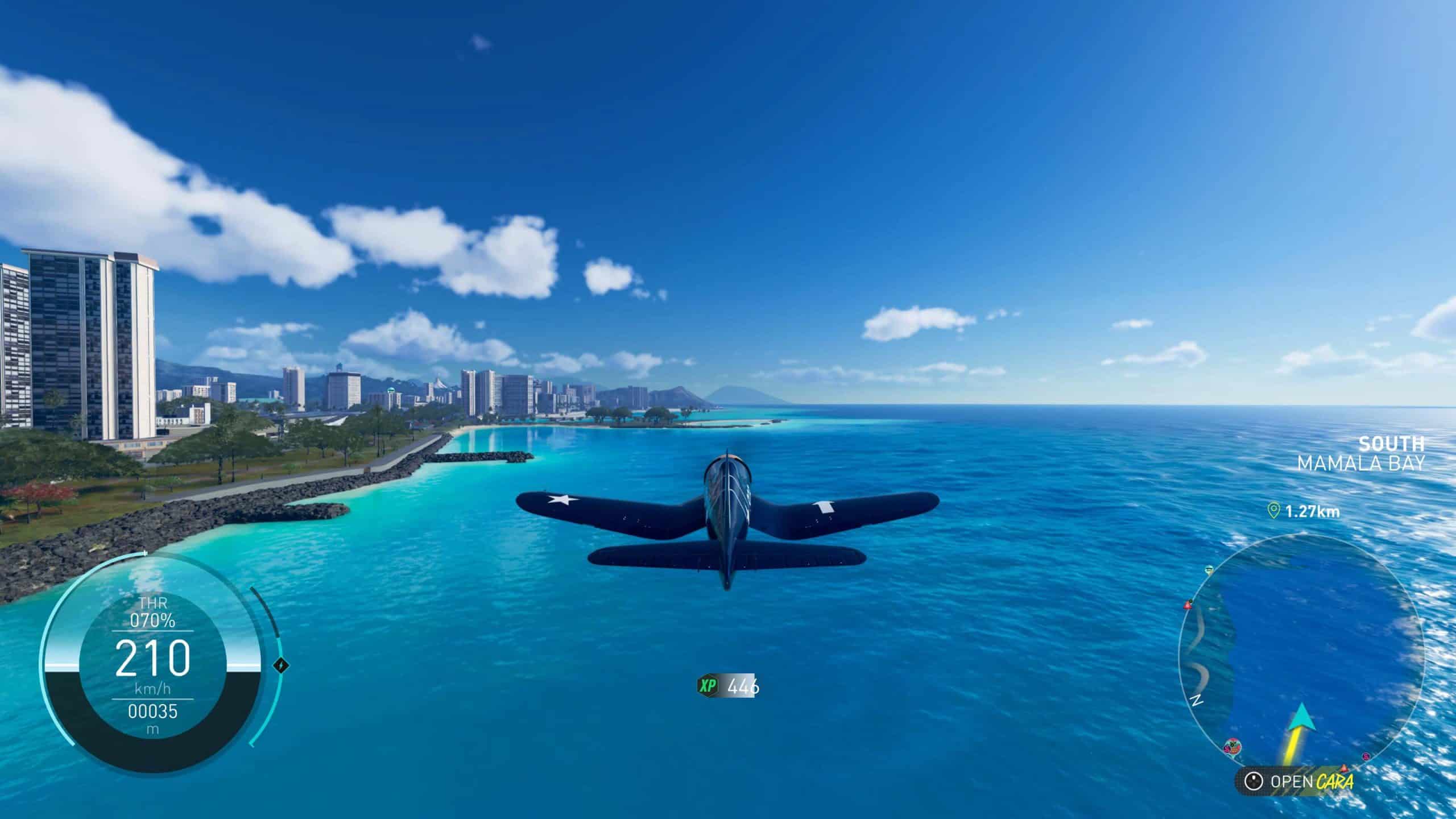Viewport: 1456px width, 819px height.
Task: Select the teal marker on the minimap rim
Action: (1210, 569)
